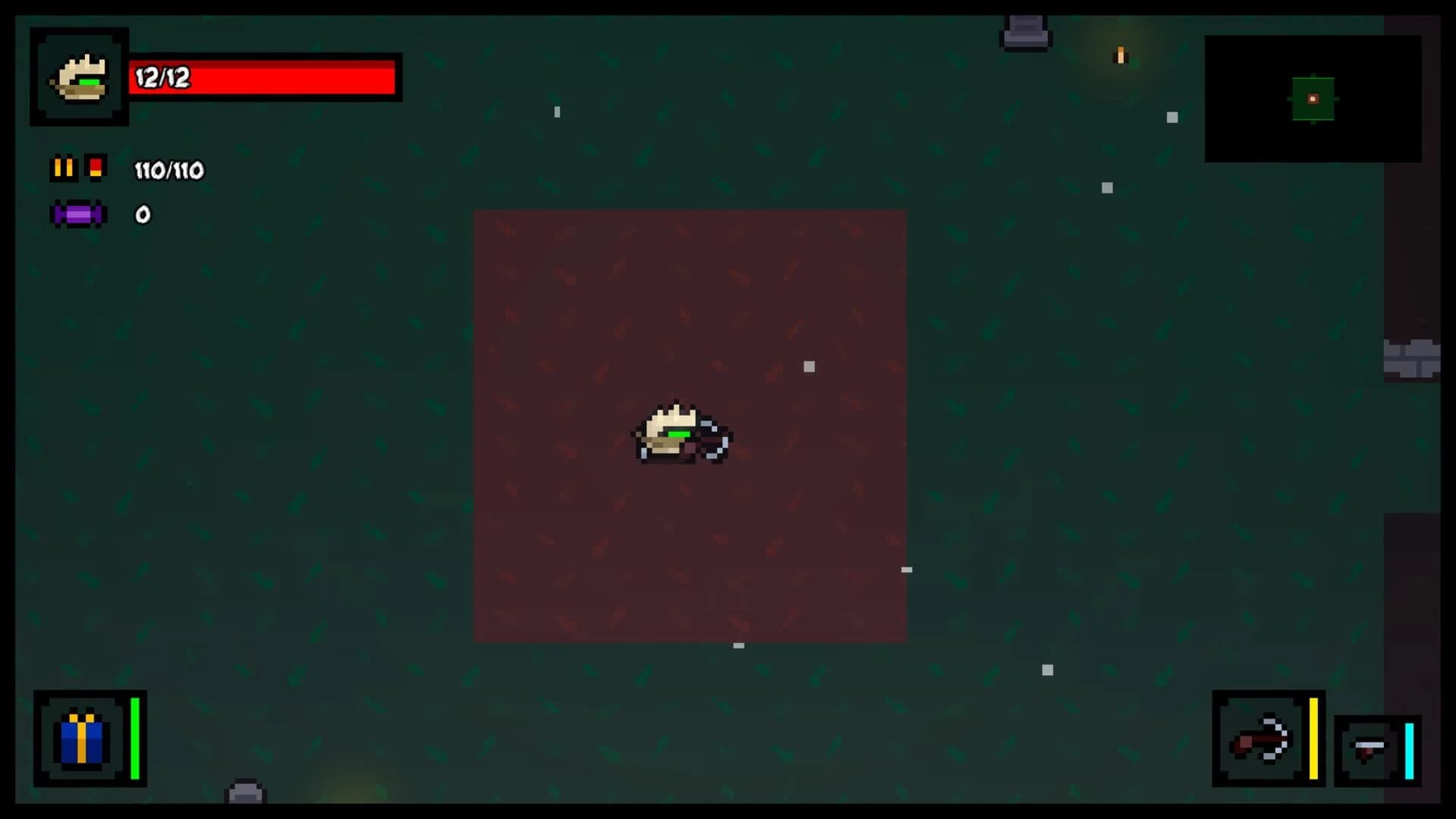Image resolution: width=1456 pixels, height=819 pixels.
Task: Click the candy count showing 0
Action: point(141,215)
